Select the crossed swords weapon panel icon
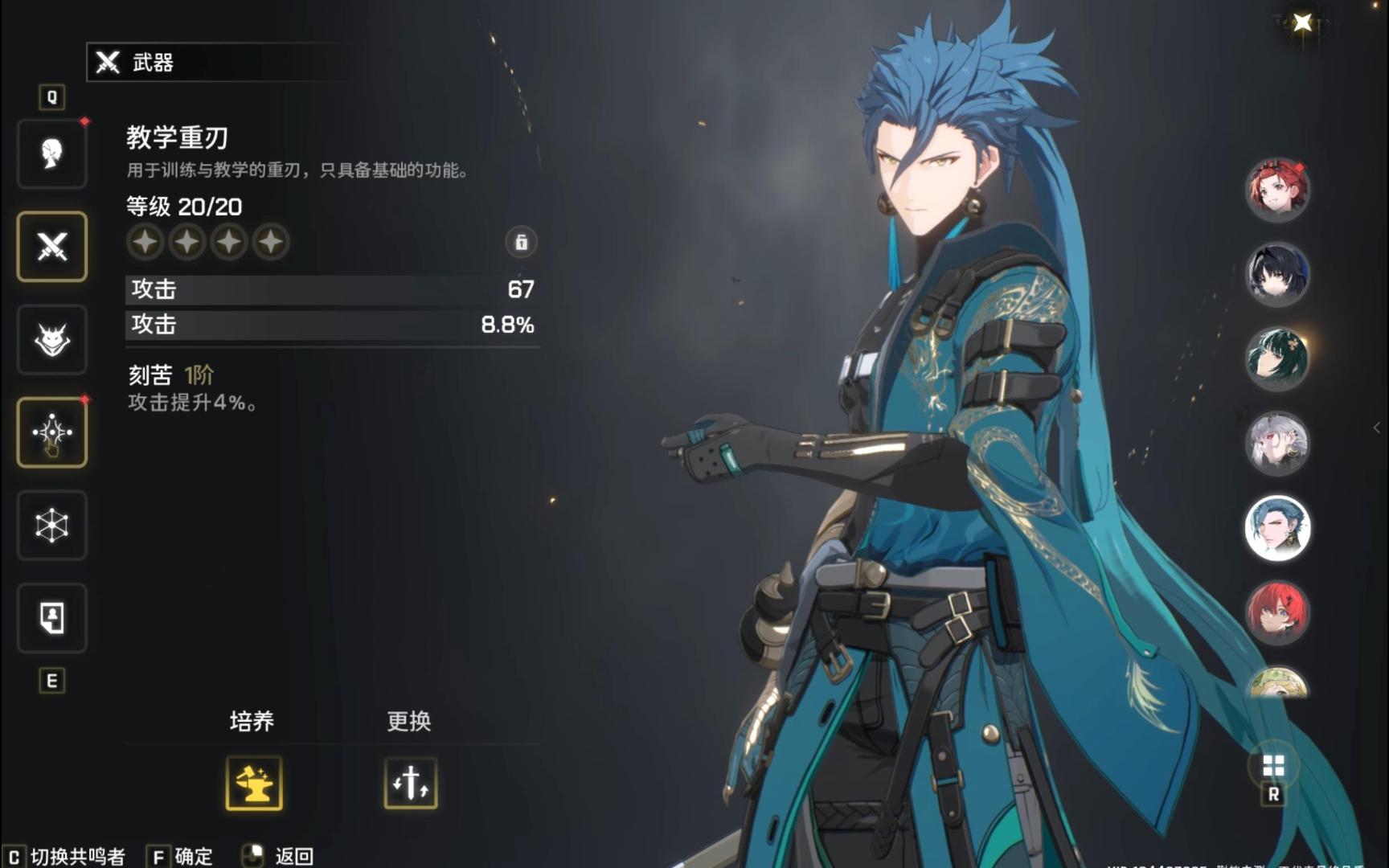 click(x=51, y=247)
